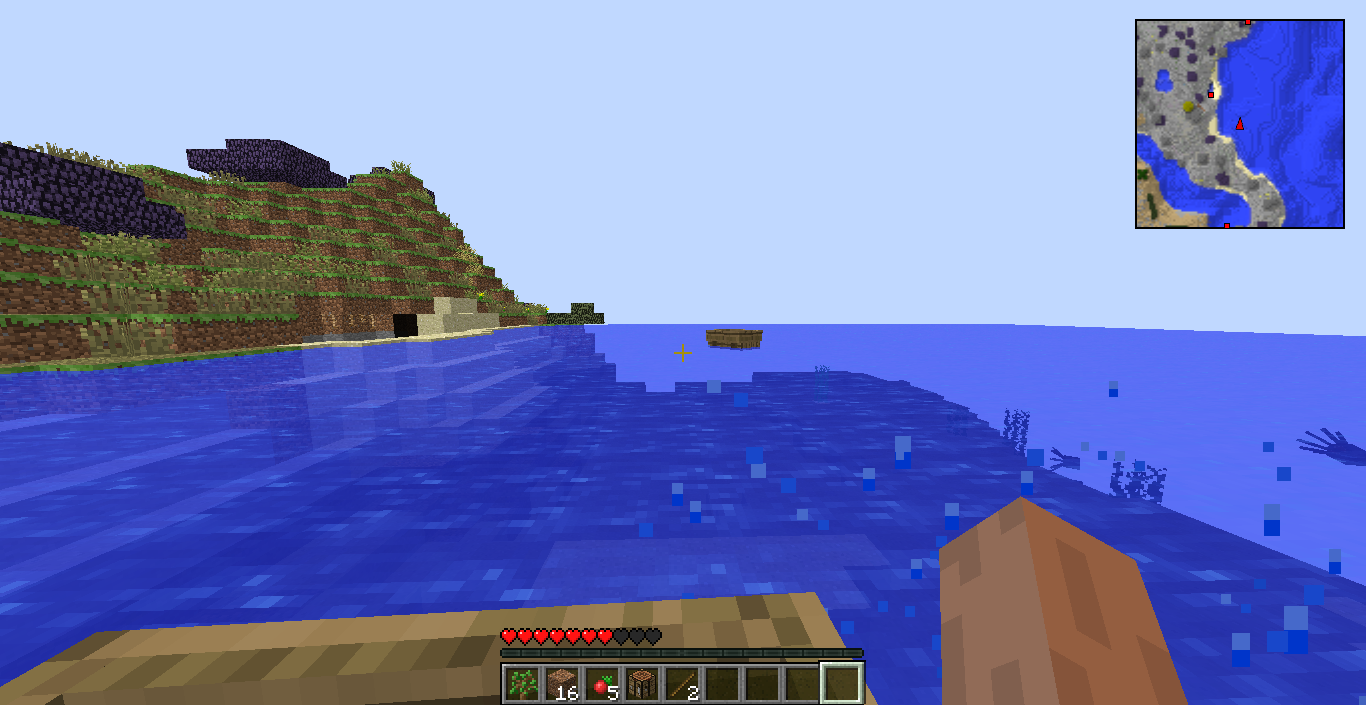Screen dimensions: 1366x705
Task: Select the crafting table hotbar slot
Action: pos(642,684)
